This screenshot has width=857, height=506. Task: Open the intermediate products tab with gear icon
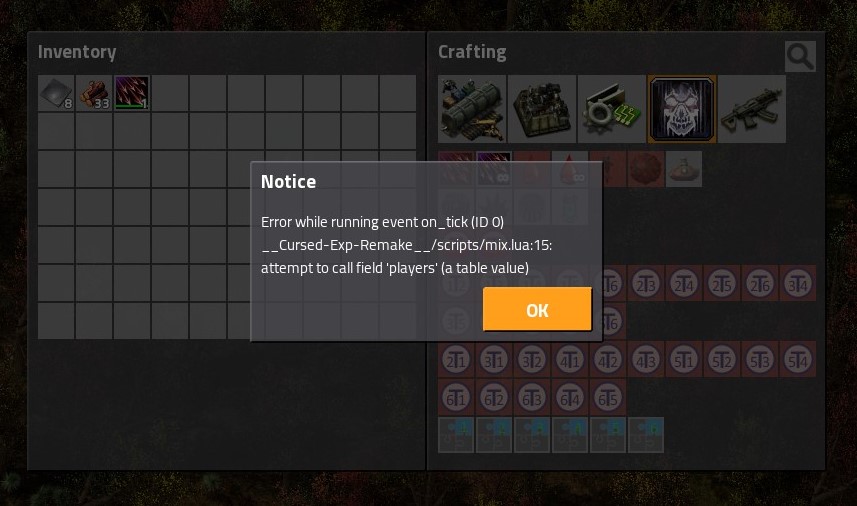[611, 109]
